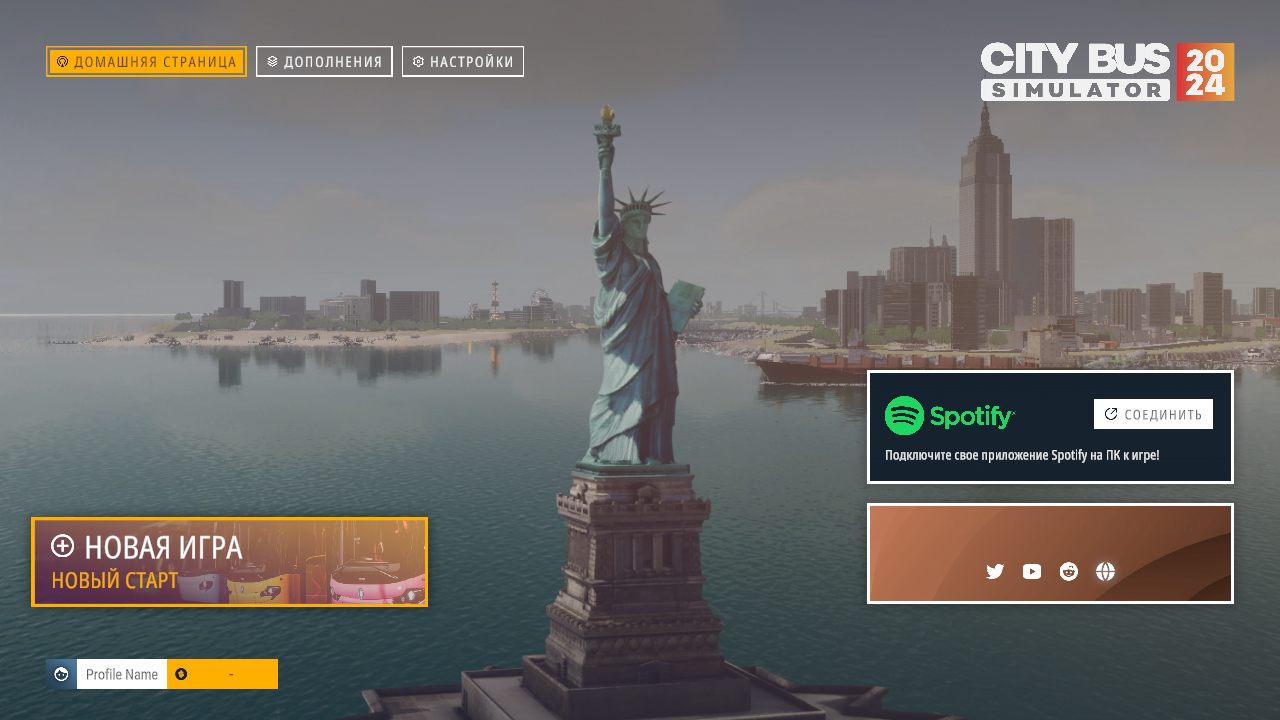Click the YouTube social icon
1280x720 pixels.
coord(1031,571)
